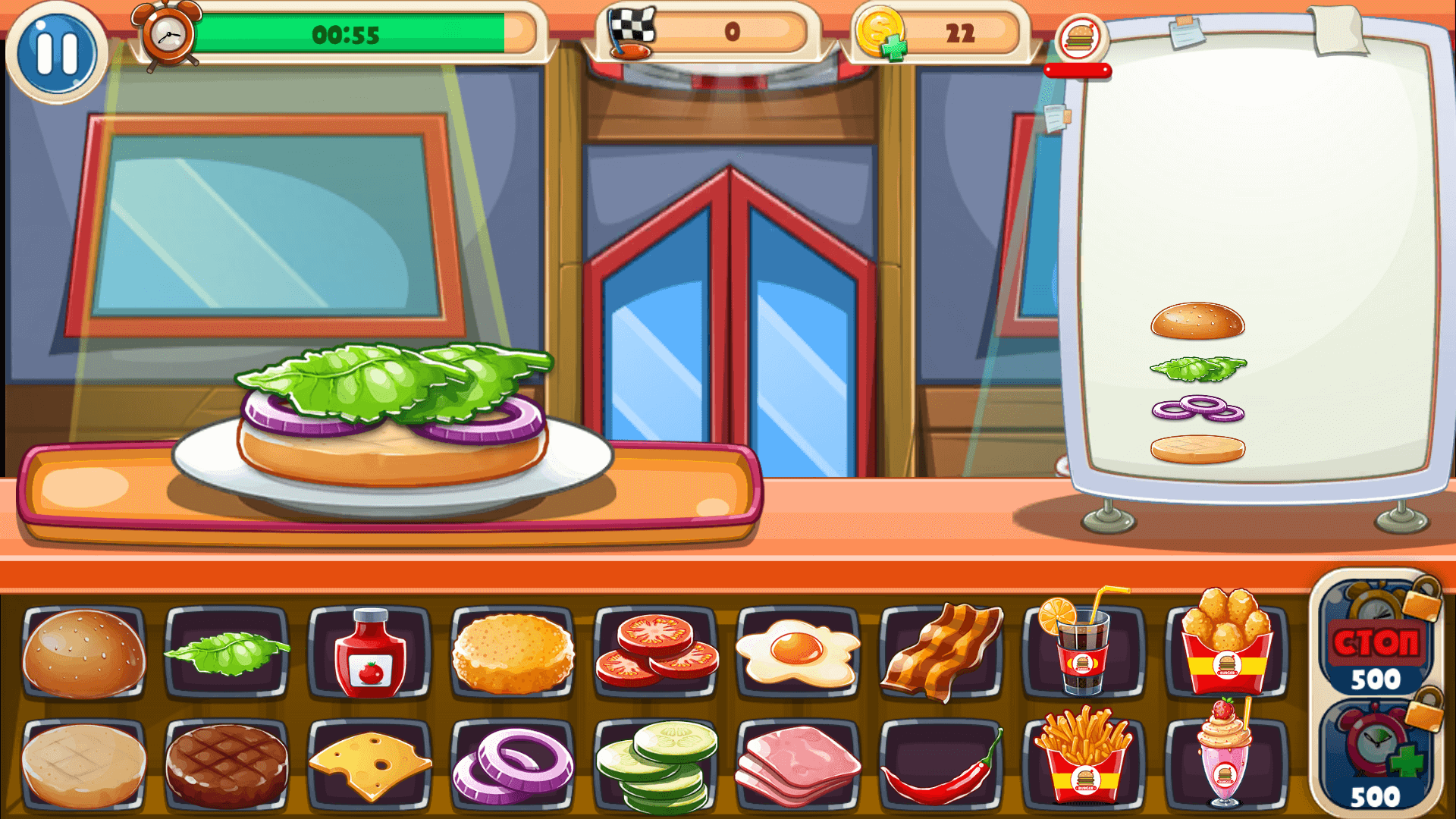The image size is (1456, 819).
Task: Add tomato slices to the order
Action: click(652, 654)
